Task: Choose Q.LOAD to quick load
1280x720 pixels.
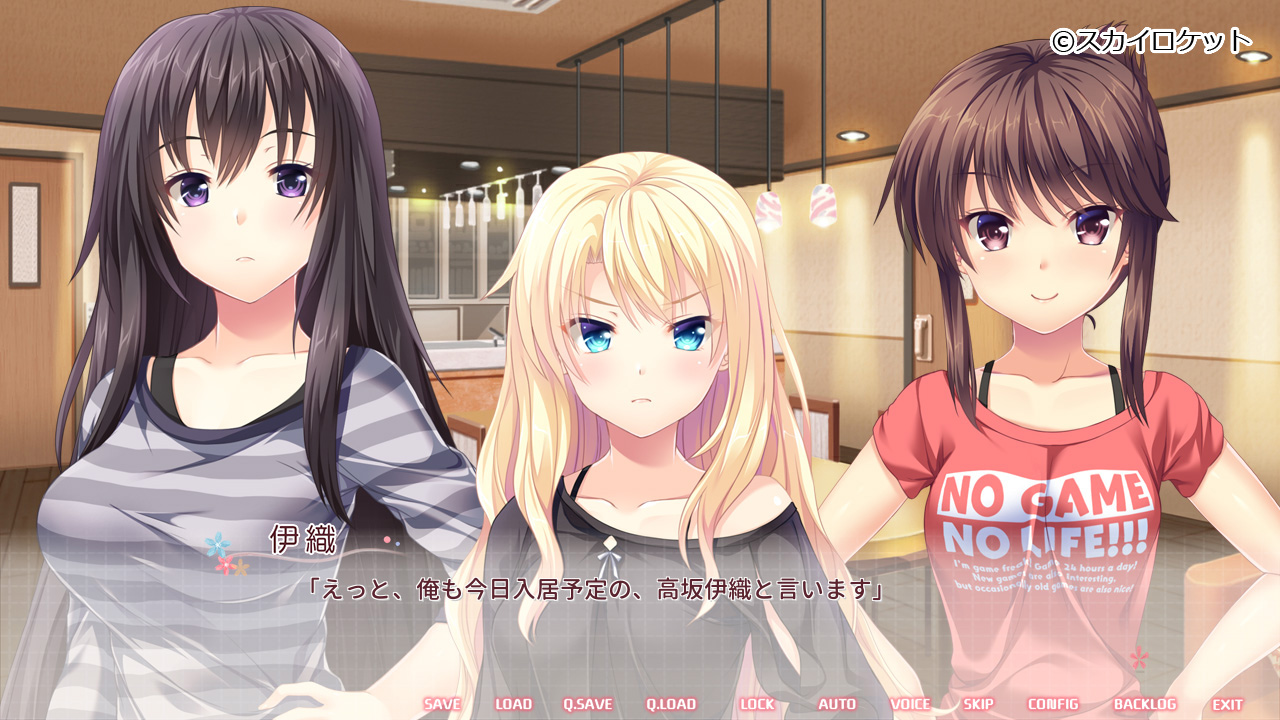Action: (x=670, y=704)
